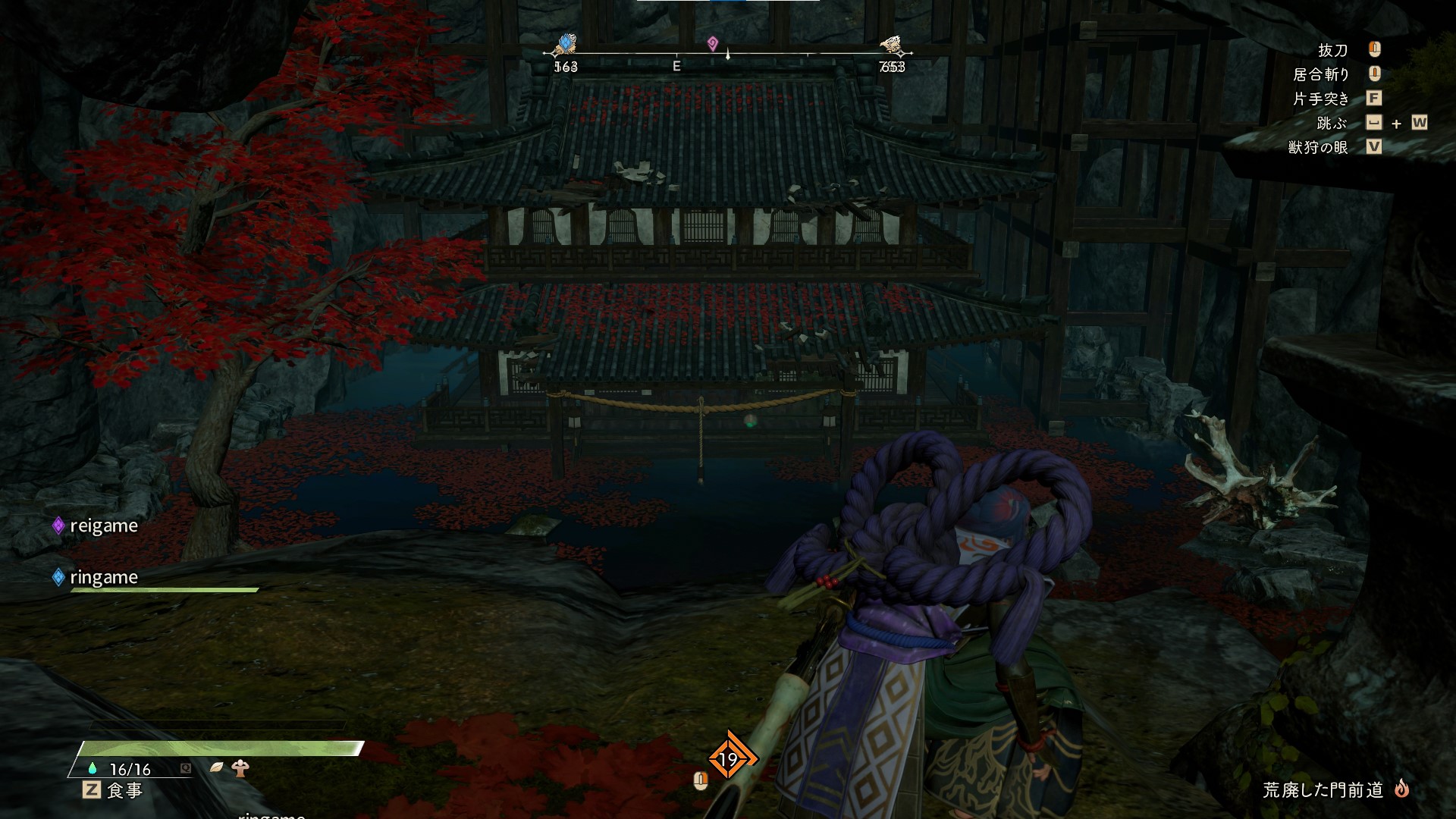Select party member reigame

pyautogui.click(x=103, y=526)
